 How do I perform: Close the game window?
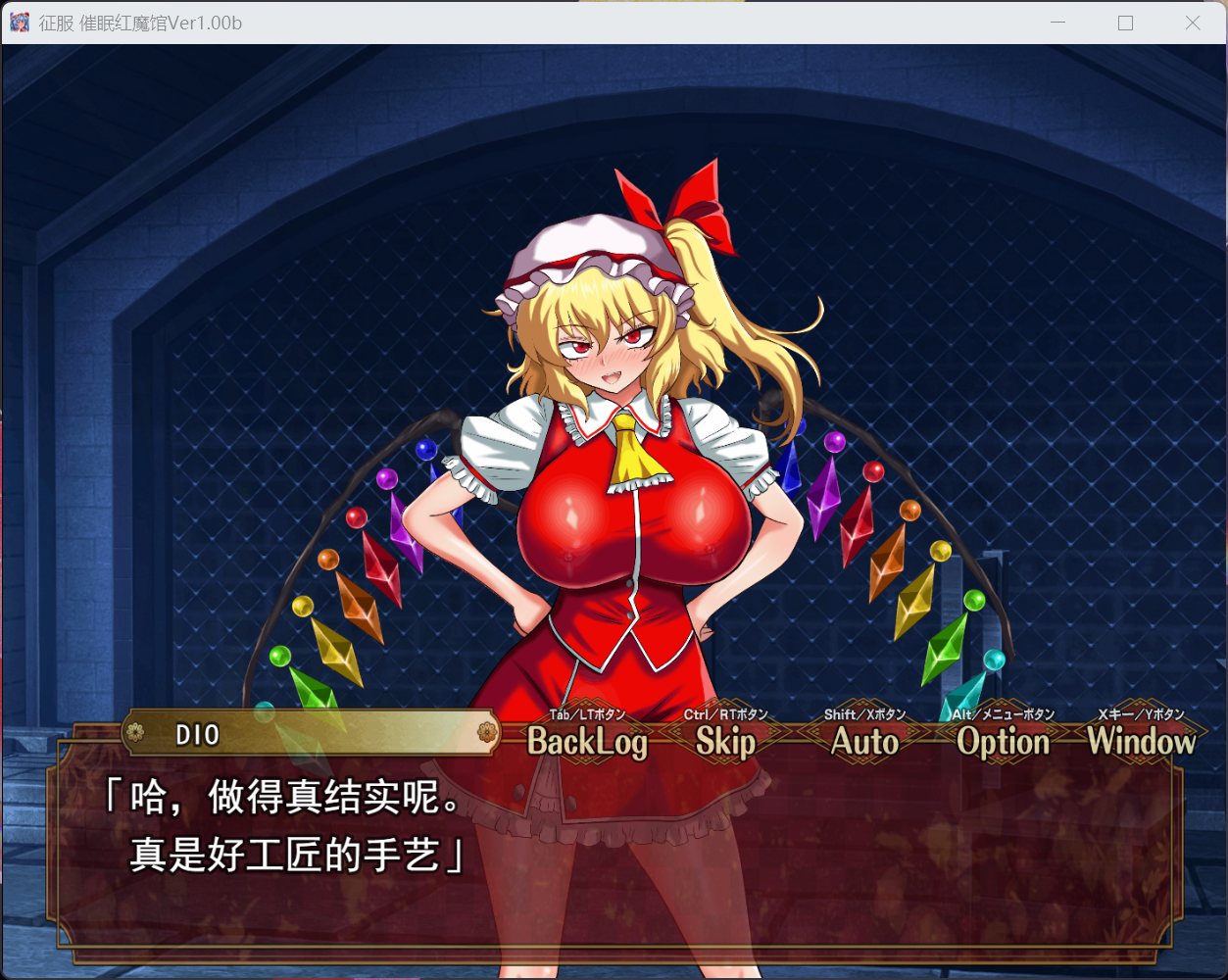click(x=1193, y=23)
